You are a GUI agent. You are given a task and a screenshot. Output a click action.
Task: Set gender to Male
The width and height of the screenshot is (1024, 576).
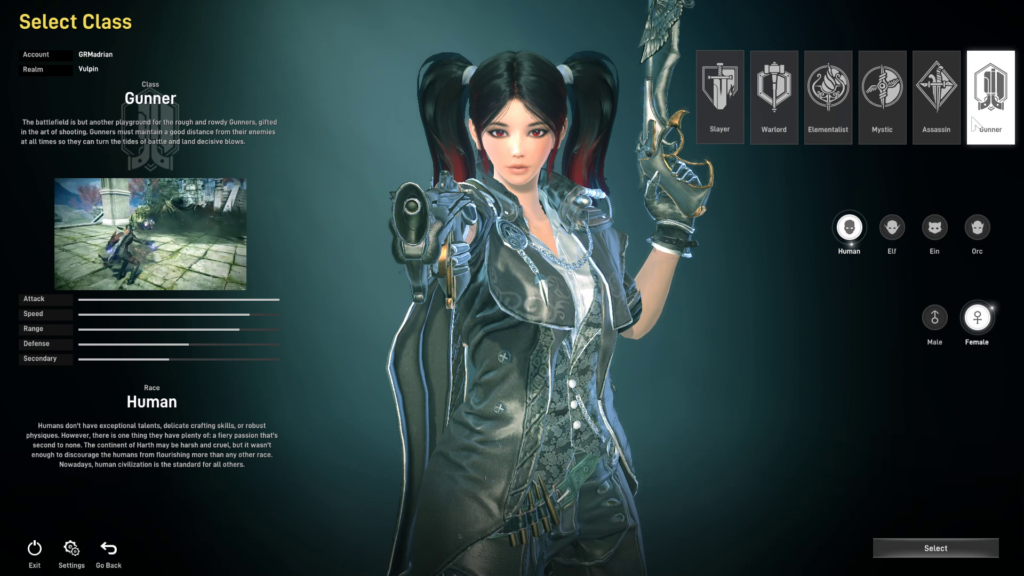point(935,318)
